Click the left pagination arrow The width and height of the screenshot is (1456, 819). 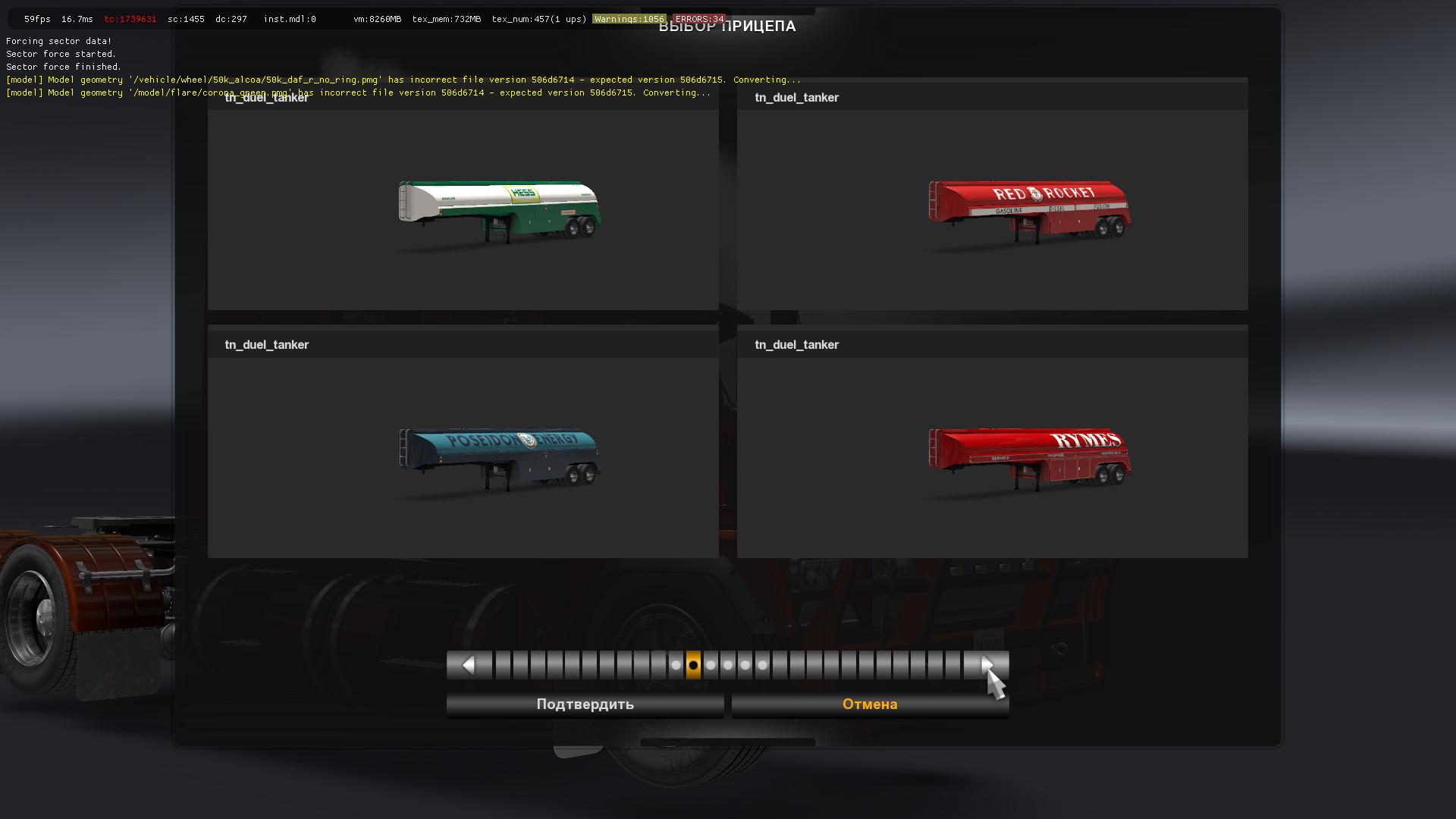click(x=468, y=664)
